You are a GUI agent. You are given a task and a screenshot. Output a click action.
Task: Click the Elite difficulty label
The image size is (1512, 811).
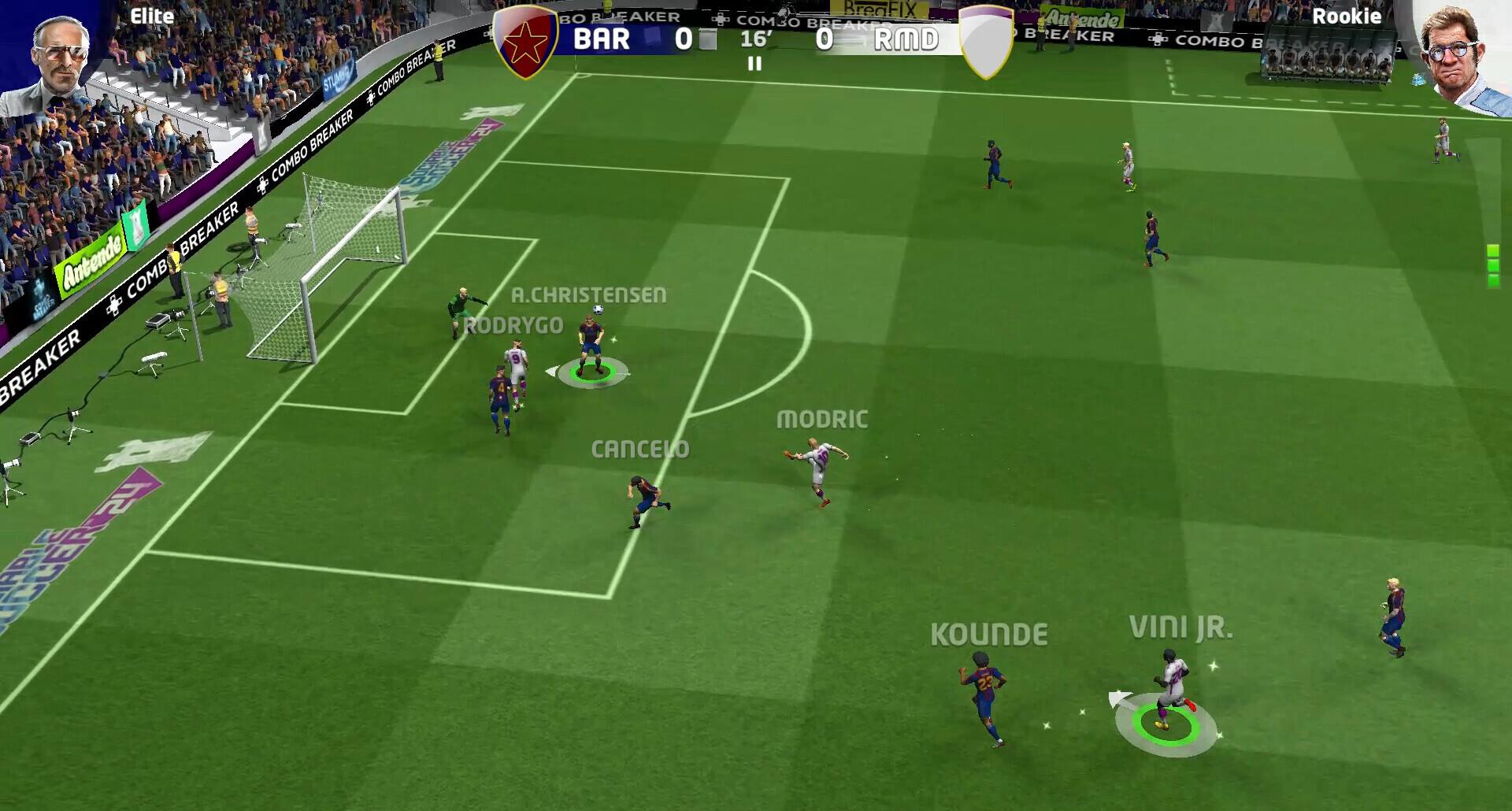pos(153,16)
